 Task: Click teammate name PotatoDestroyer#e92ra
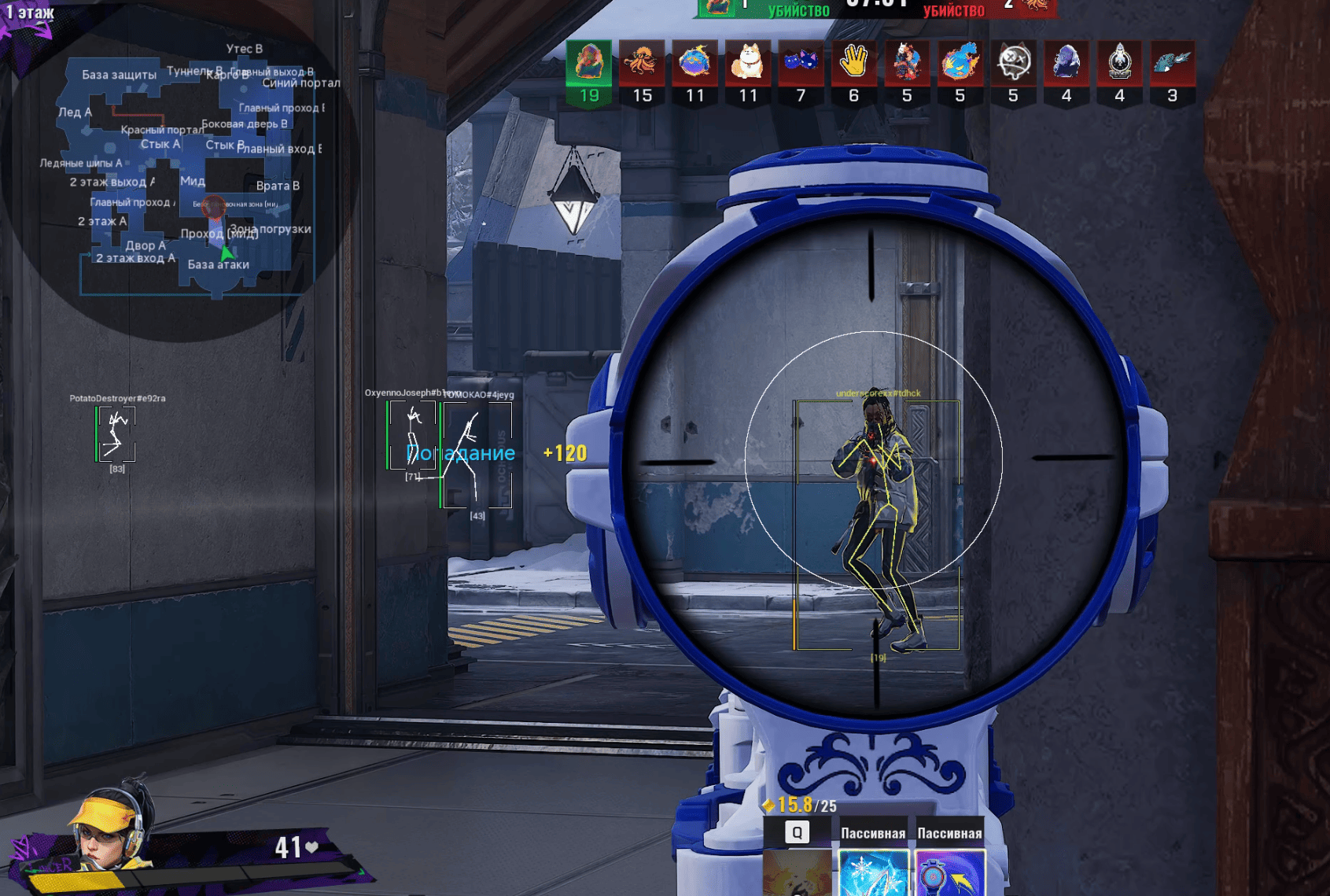pyautogui.click(x=119, y=397)
